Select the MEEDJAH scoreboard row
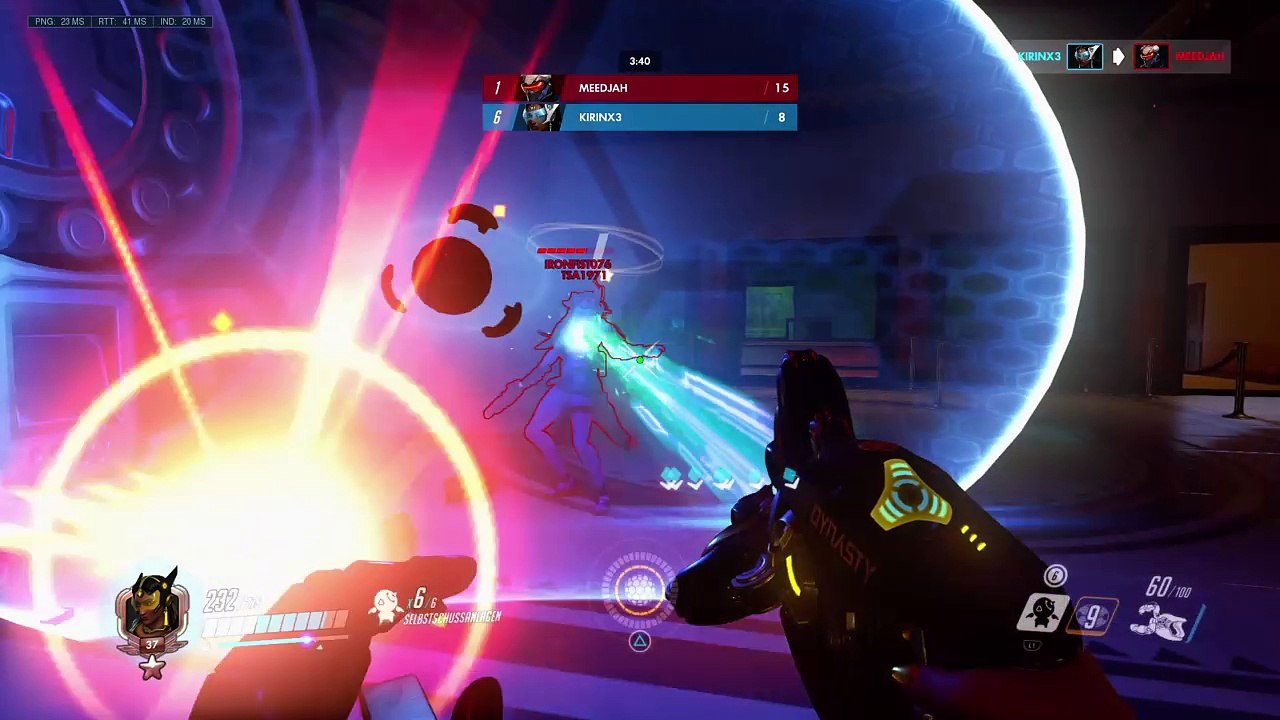 [x=640, y=88]
